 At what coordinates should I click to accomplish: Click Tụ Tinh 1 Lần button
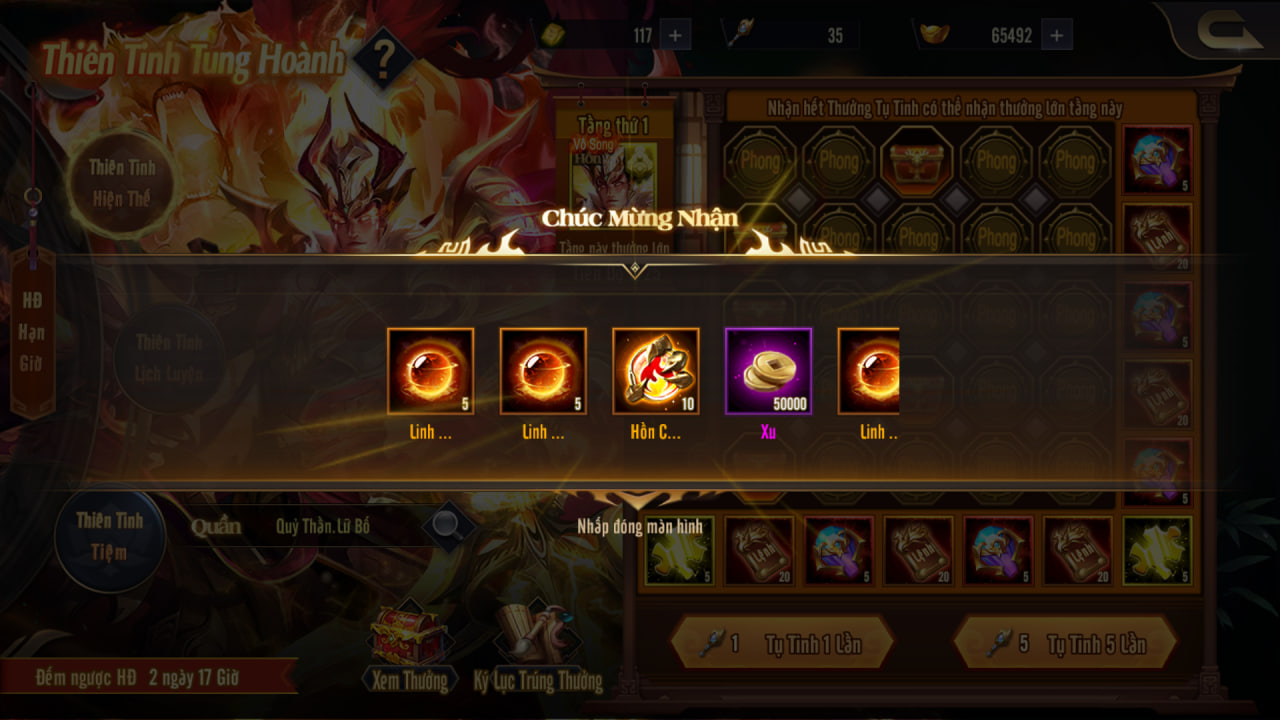[781, 643]
